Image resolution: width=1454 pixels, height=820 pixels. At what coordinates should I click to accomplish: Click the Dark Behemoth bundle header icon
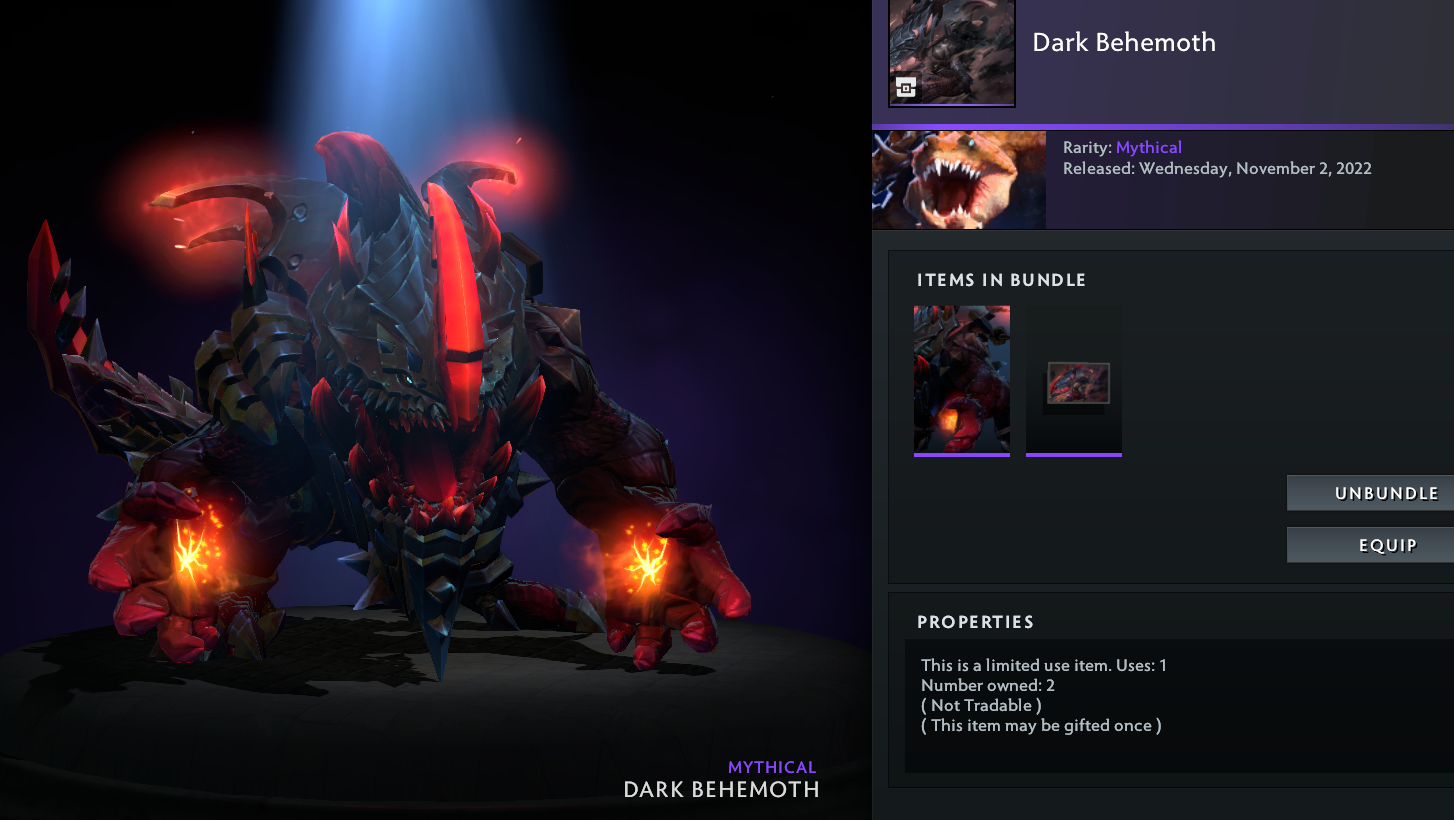pos(951,52)
